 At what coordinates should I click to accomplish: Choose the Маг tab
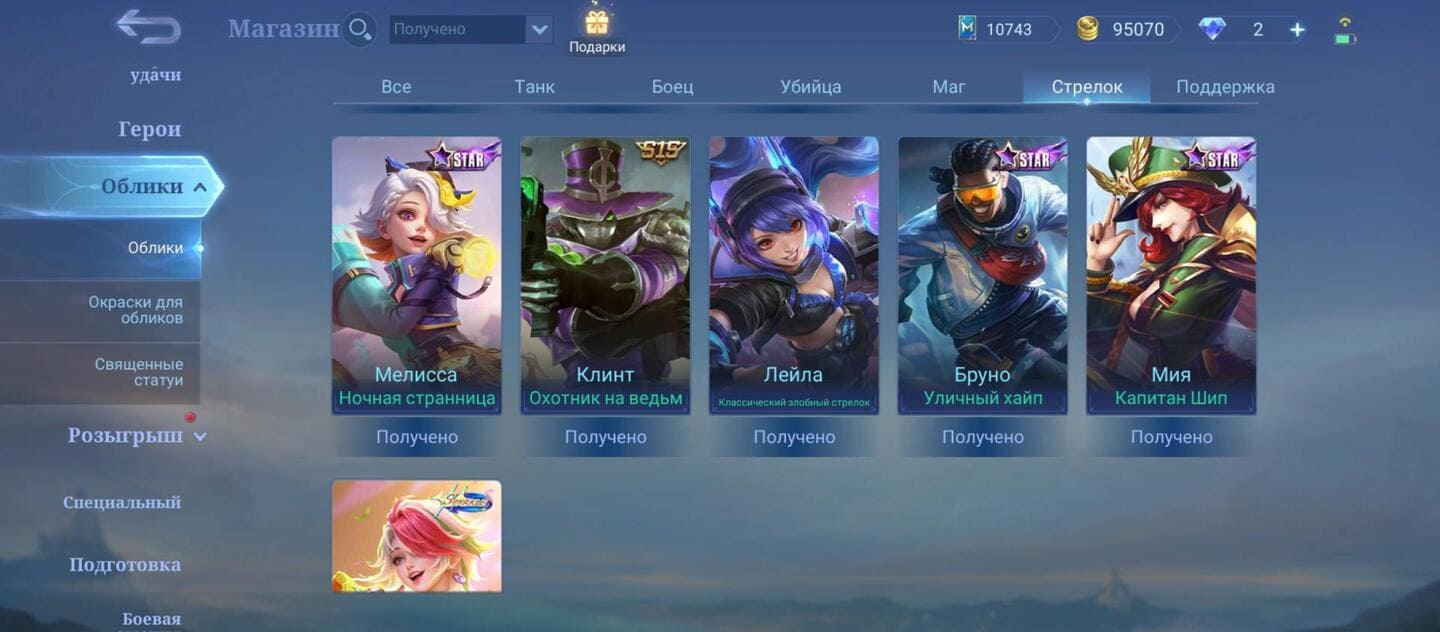click(949, 87)
